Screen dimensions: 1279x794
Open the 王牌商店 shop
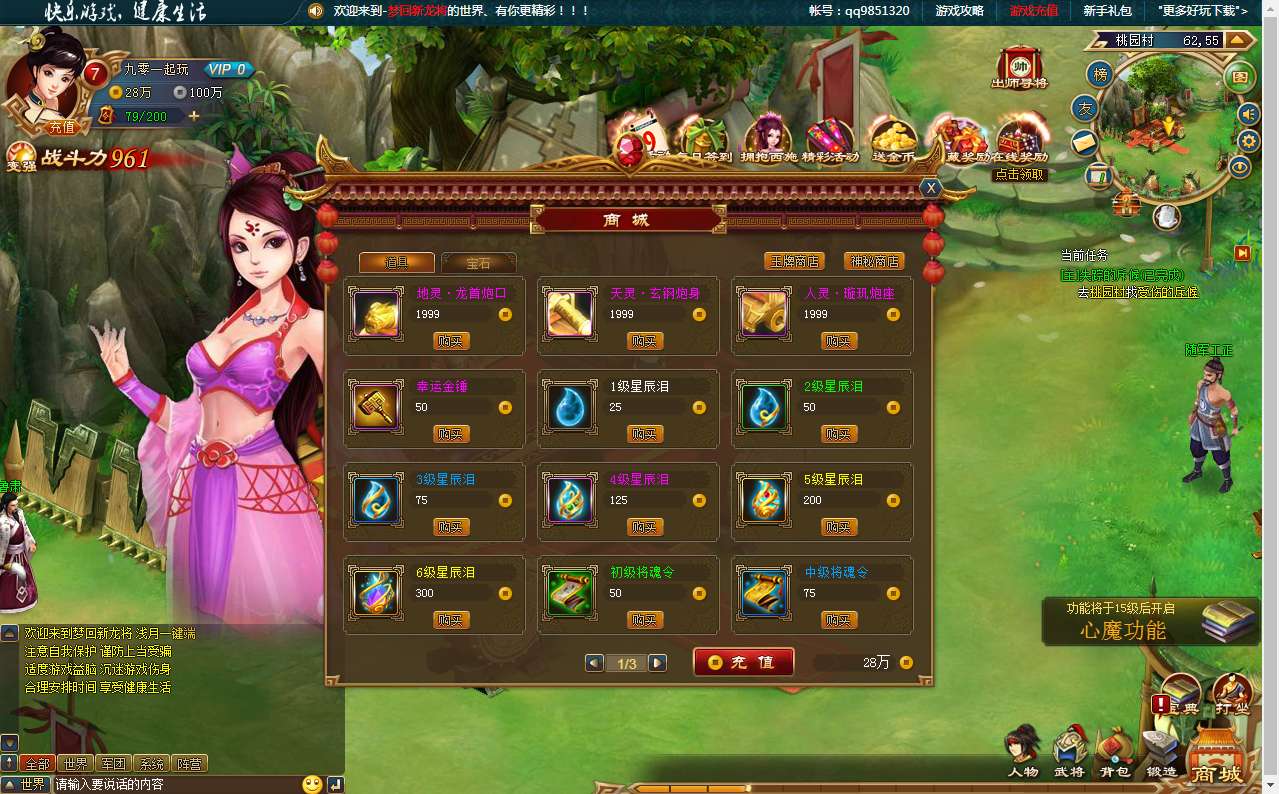[793, 262]
